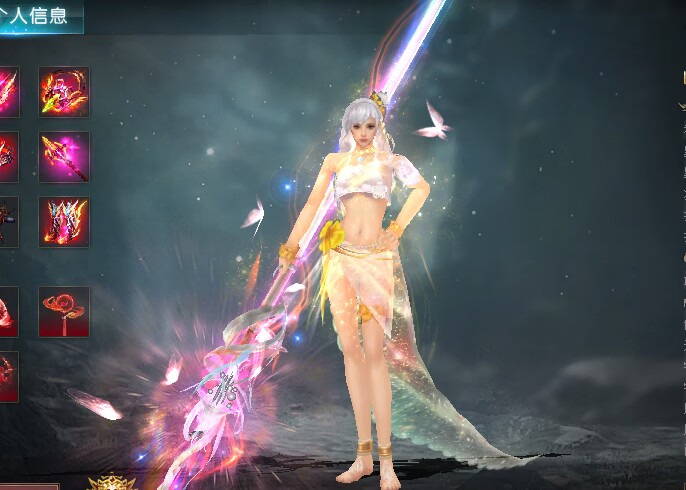Choose the winged red armor slot
This screenshot has height=490, width=686.
pyautogui.click(x=64, y=222)
